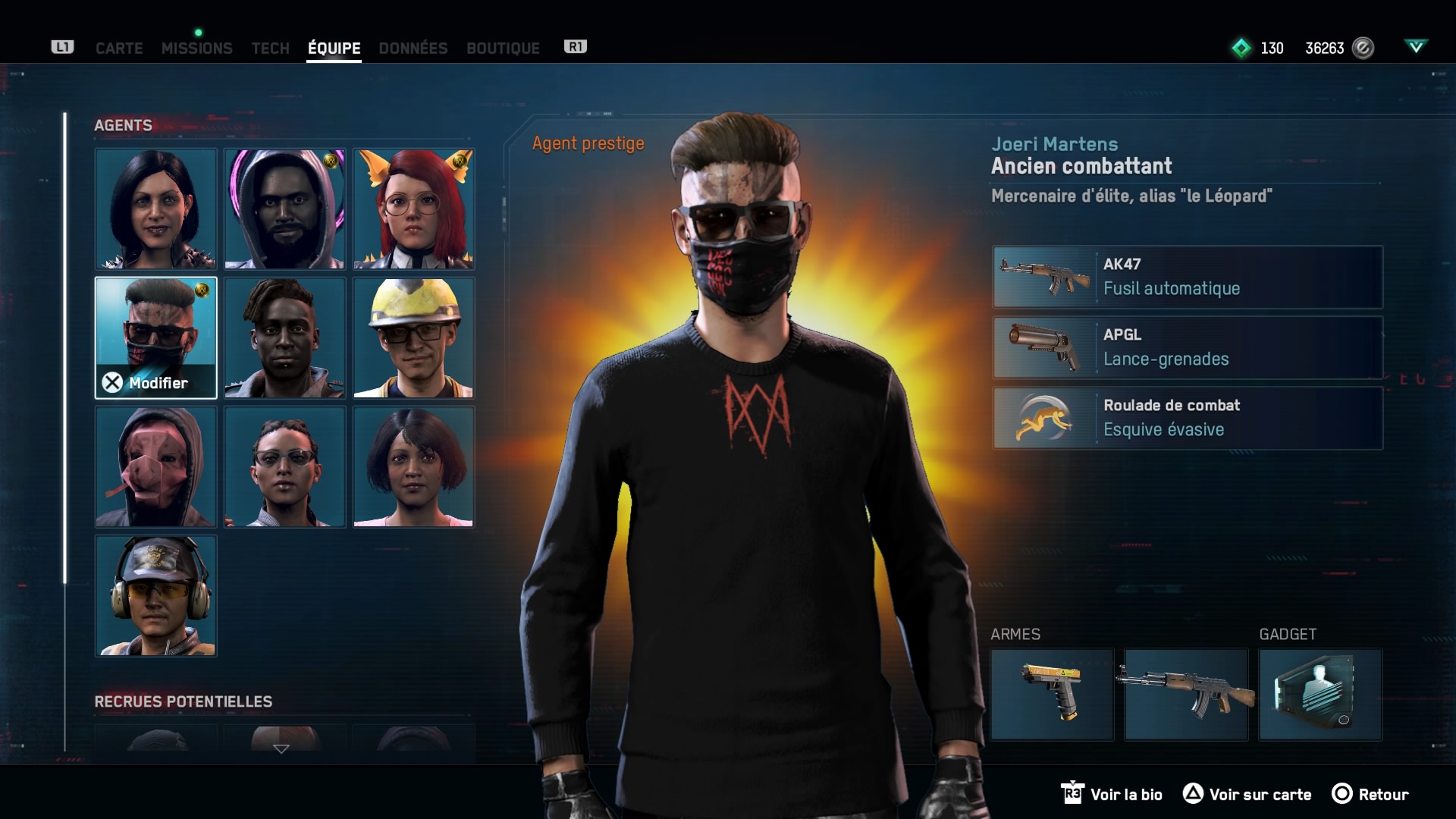This screenshot has height=819, width=1456.
Task: Select the APGL Lance-grenades row
Action: [x=1188, y=347]
